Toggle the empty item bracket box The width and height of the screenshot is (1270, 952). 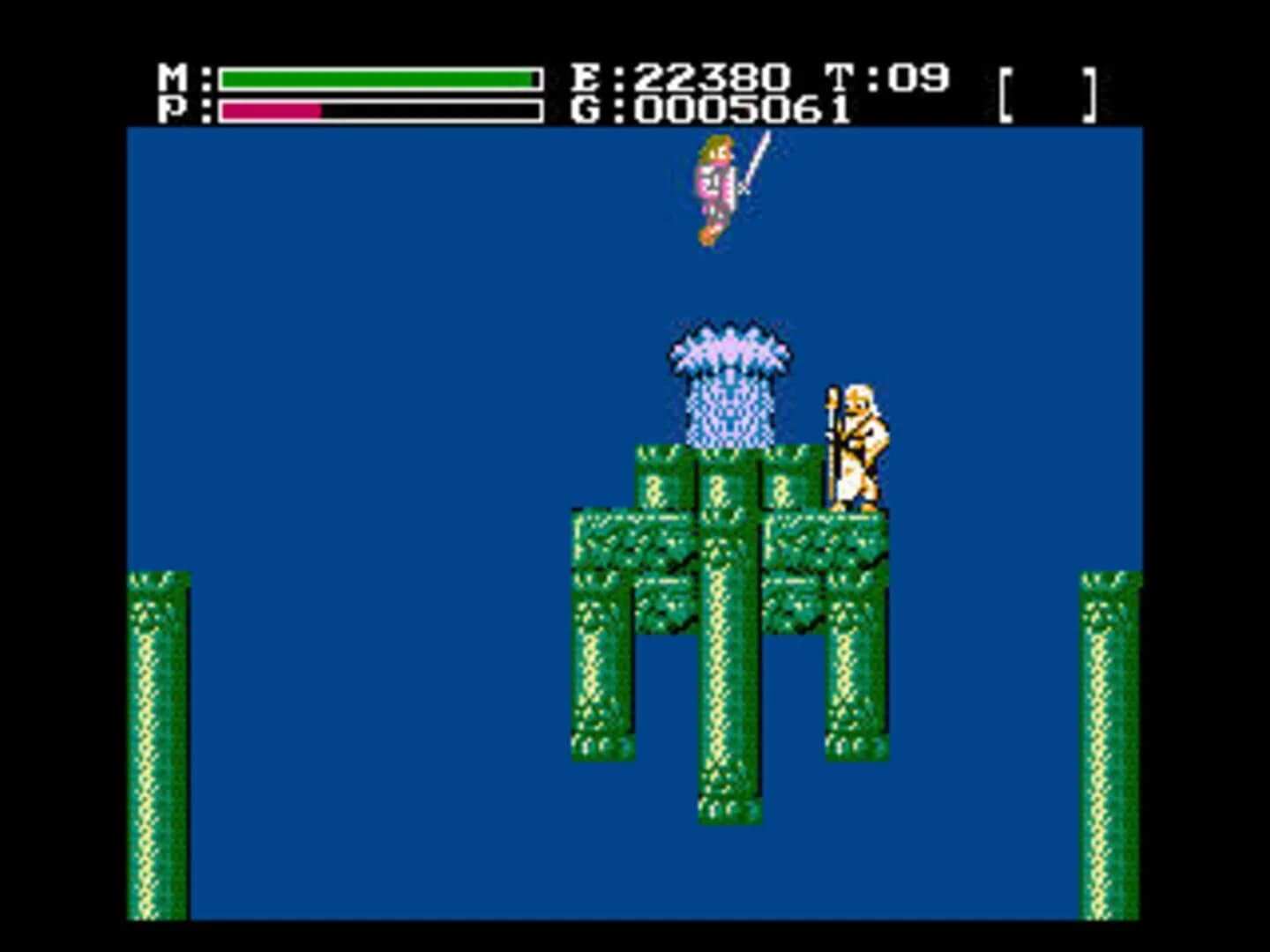1050,93
